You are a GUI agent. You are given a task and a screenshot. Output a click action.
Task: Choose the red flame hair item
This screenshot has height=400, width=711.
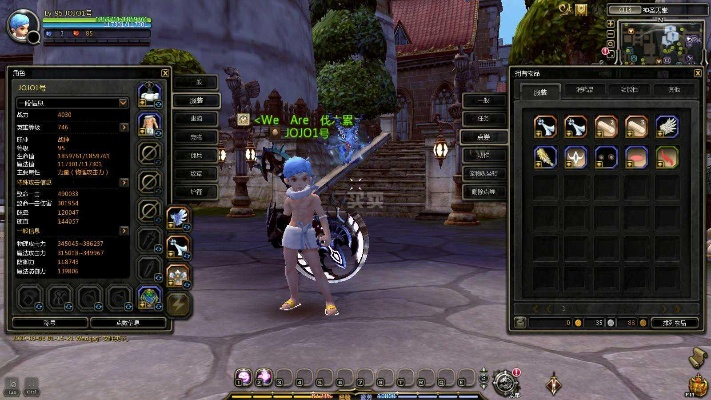pos(666,157)
